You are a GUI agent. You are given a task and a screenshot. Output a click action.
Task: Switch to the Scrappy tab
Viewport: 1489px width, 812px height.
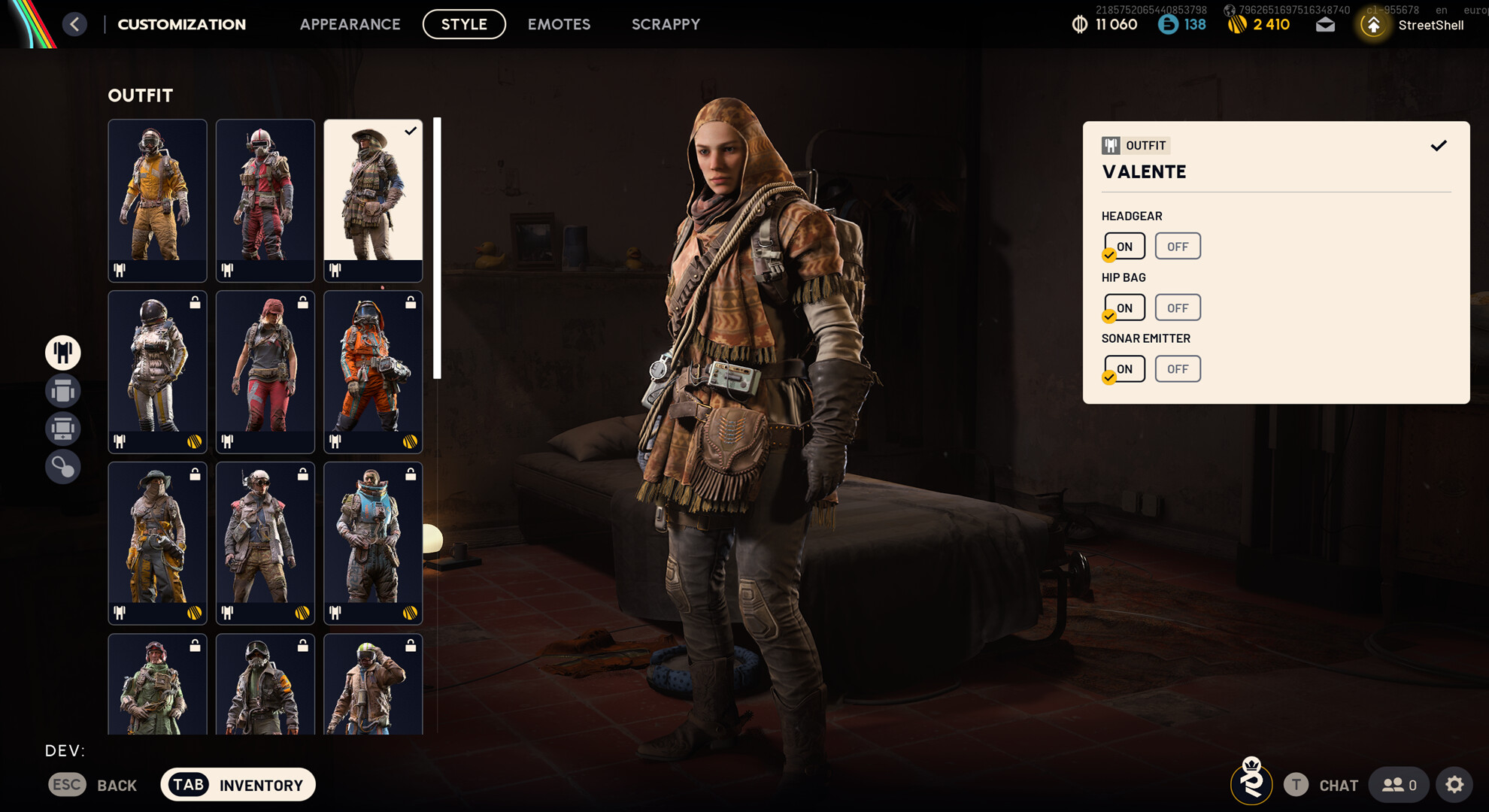click(x=666, y=24)
